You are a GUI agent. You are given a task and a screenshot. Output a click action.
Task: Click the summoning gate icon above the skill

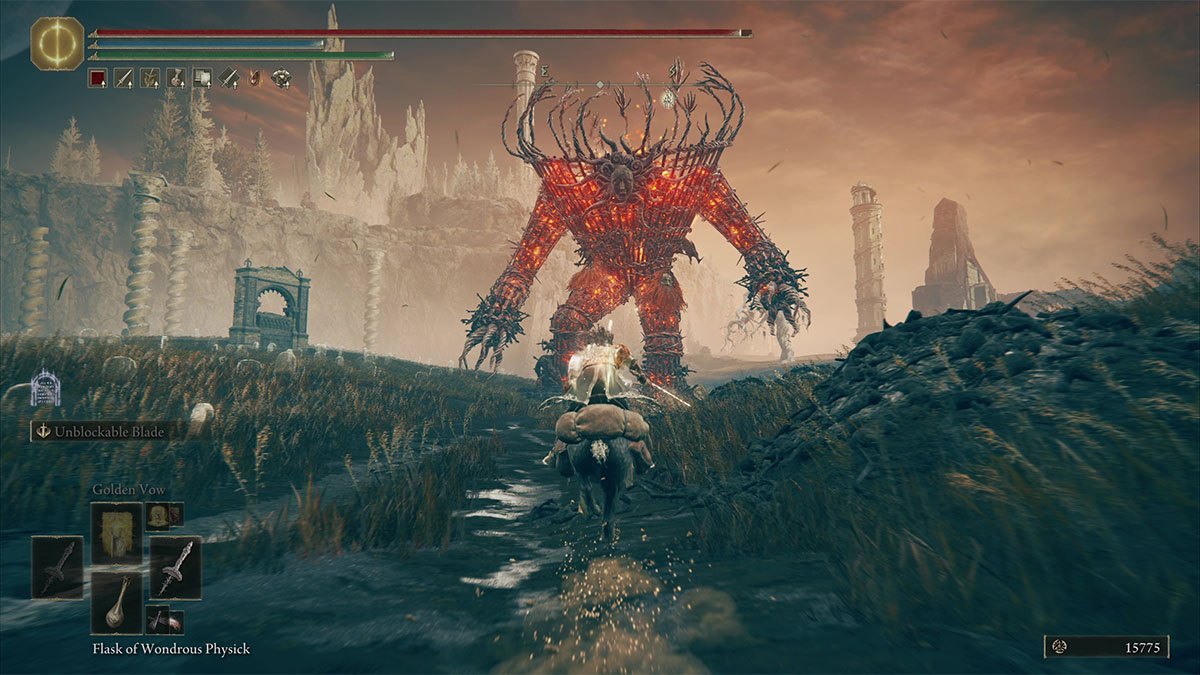click(x=45, y=388)
